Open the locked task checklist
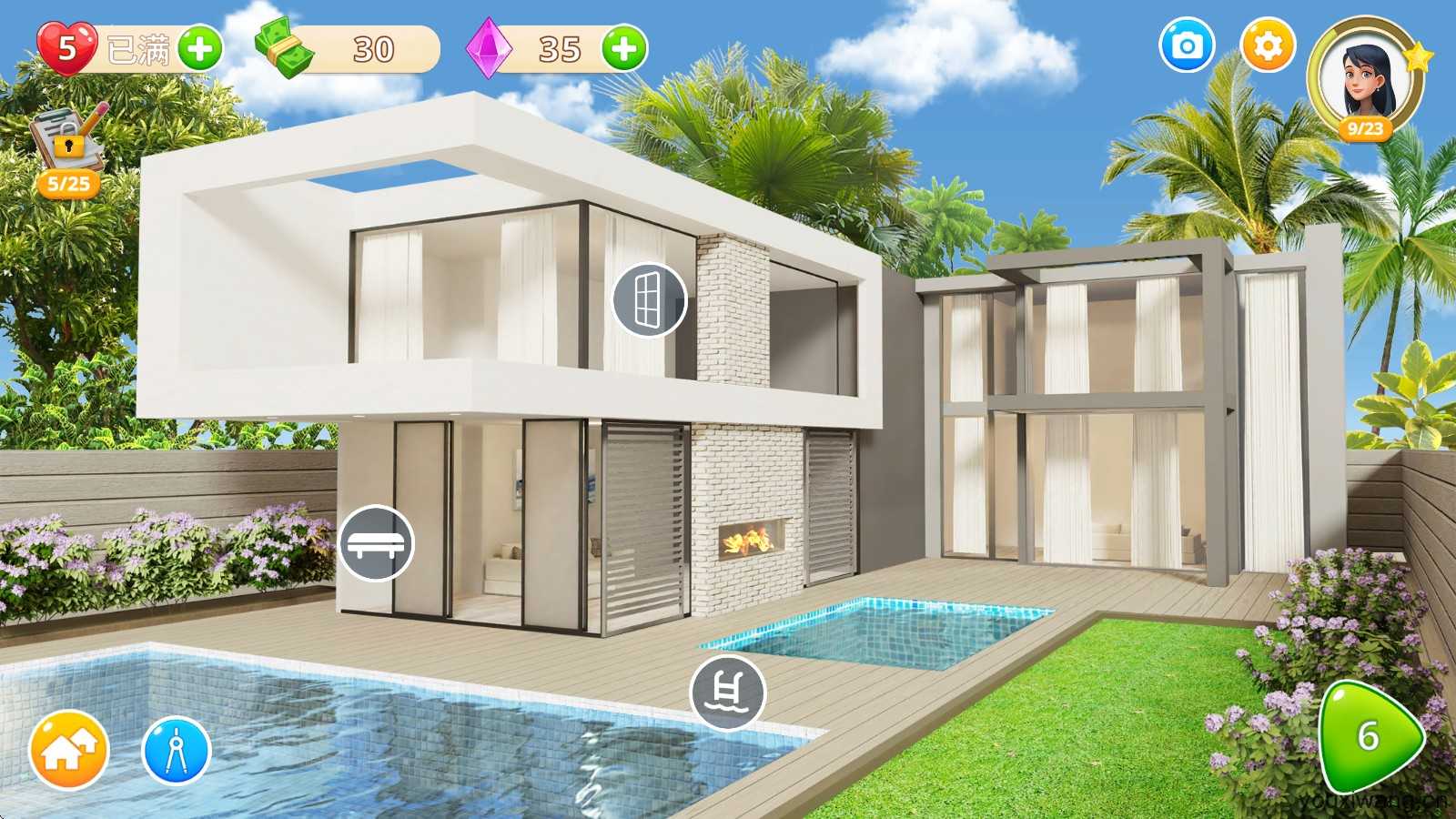 (68, 146)
